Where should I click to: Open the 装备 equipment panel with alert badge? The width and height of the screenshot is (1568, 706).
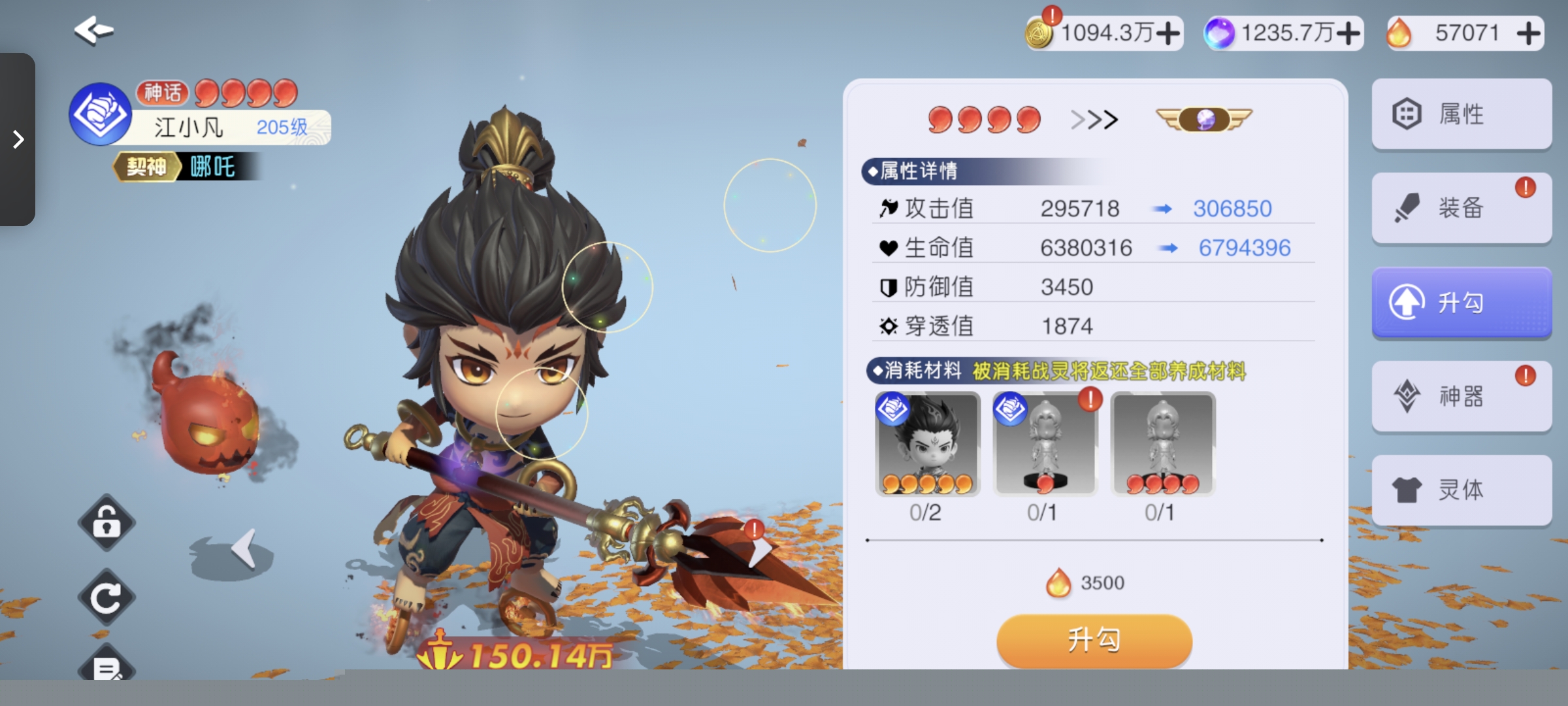(x=1462, y=207)
